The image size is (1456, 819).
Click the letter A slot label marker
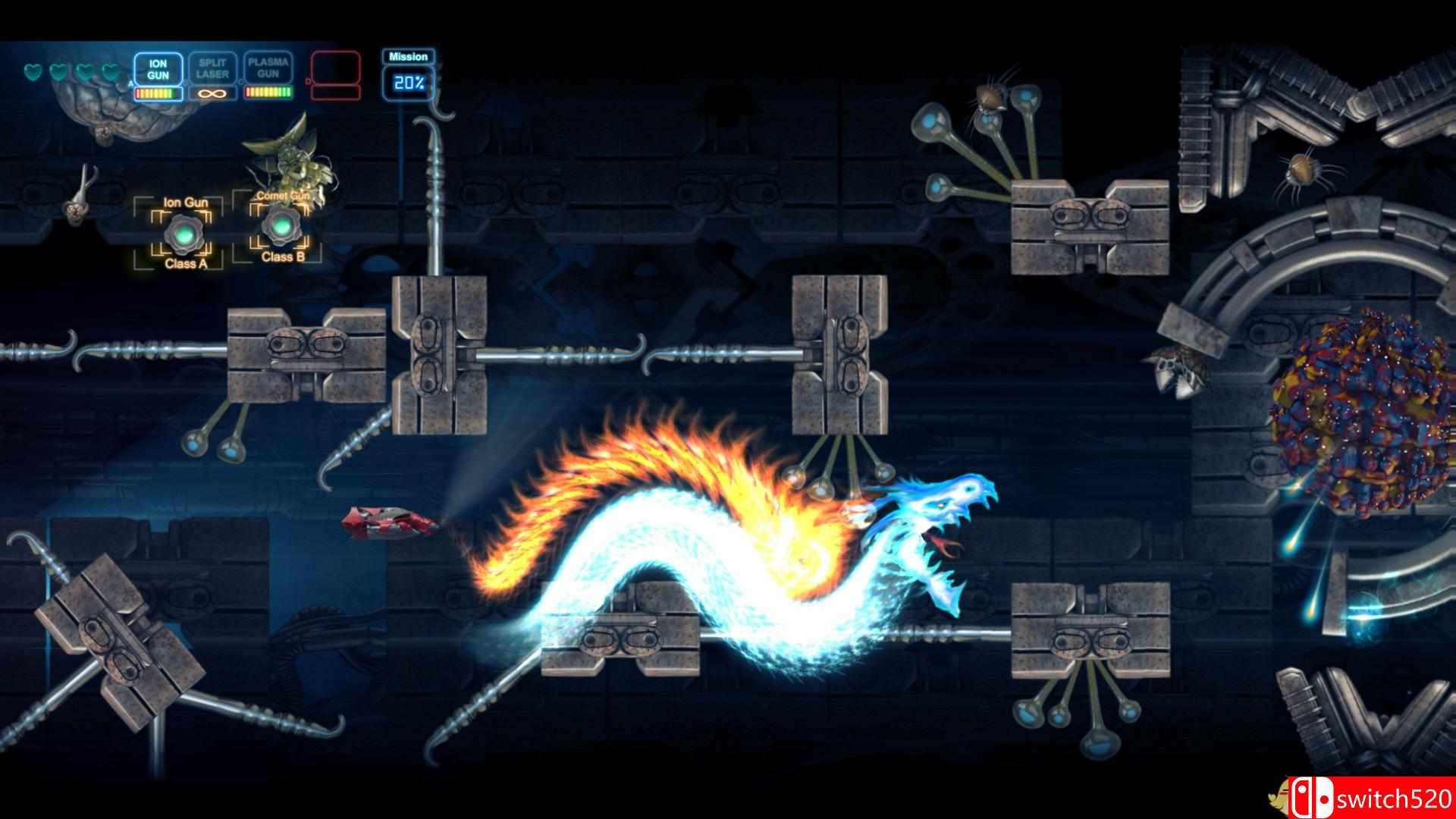click(130, 83)
